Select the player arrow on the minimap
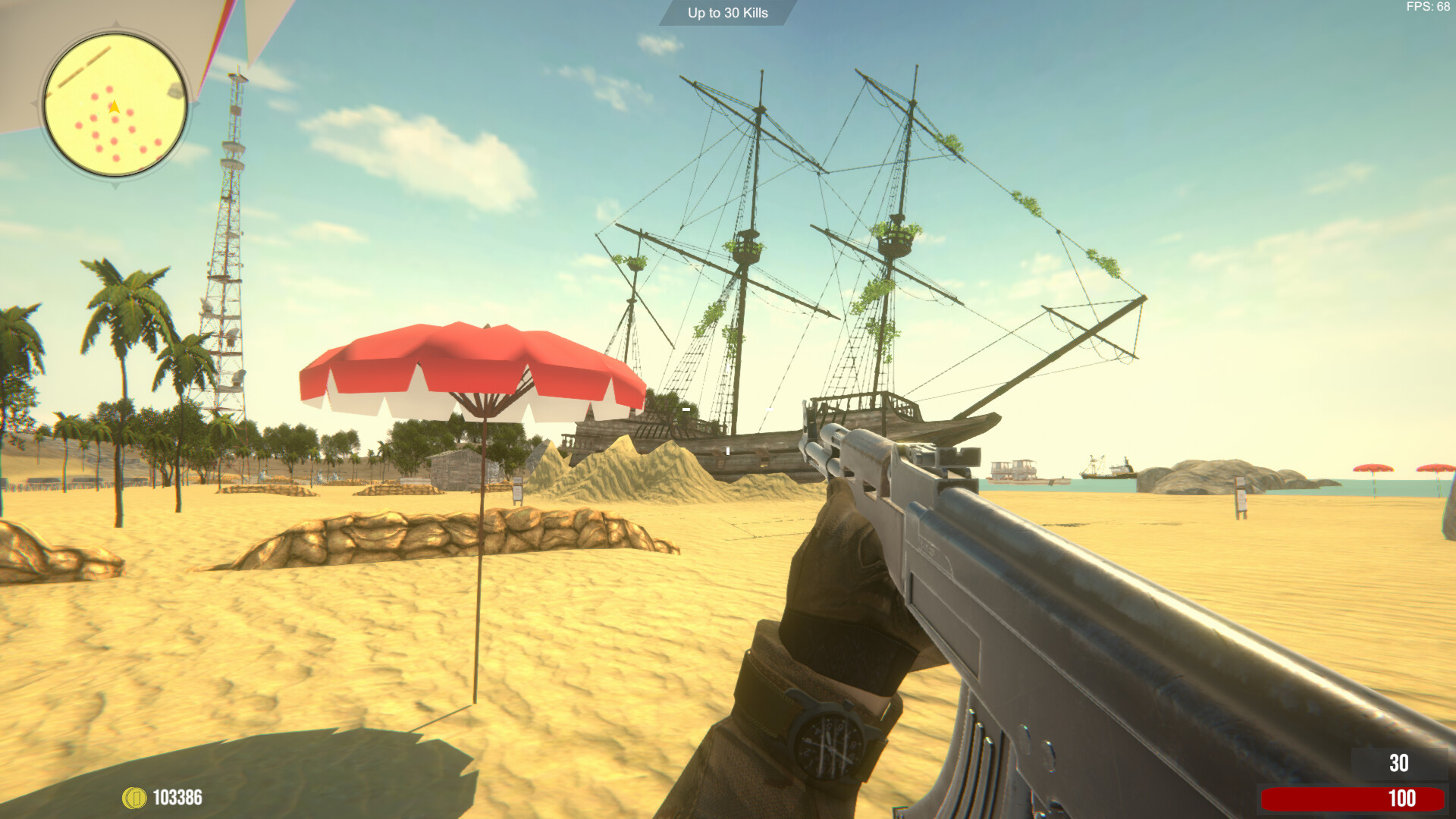 coord(115,107)
